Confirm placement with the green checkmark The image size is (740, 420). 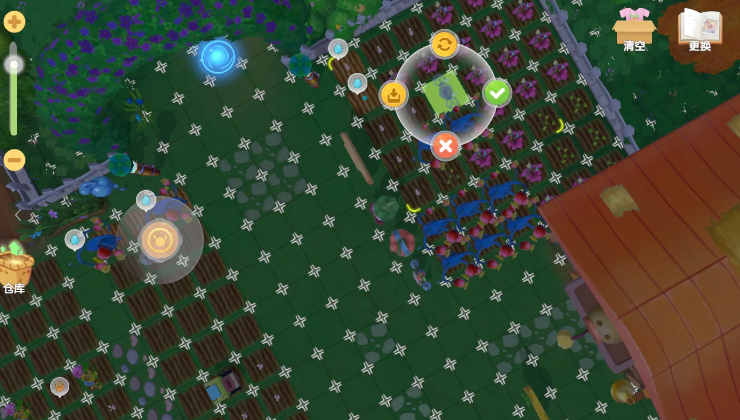click(497, 93)
